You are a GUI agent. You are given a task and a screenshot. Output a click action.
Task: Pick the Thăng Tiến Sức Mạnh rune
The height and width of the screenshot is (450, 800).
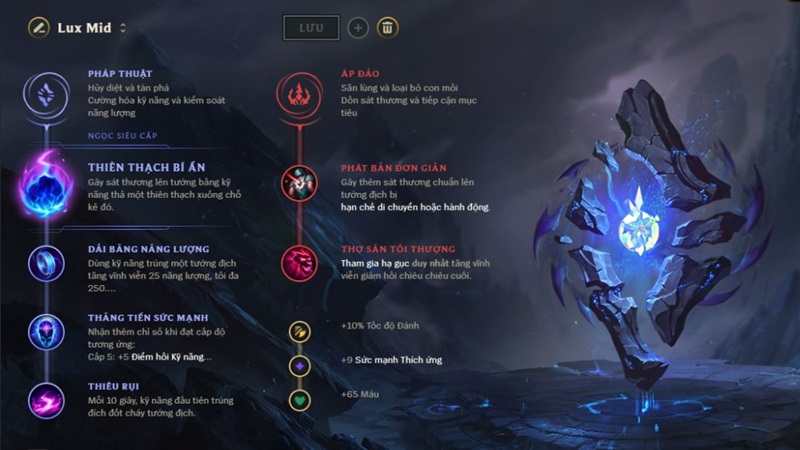click(x=47, y=331)
